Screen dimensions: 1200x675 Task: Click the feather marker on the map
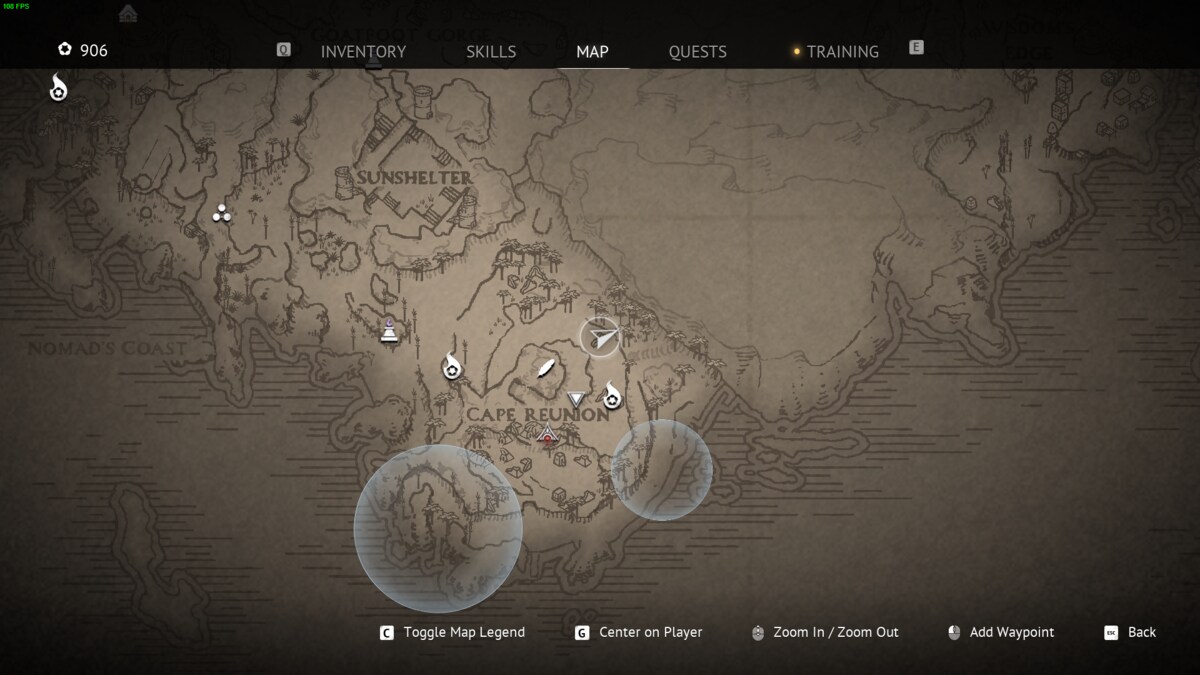point(545,369)
